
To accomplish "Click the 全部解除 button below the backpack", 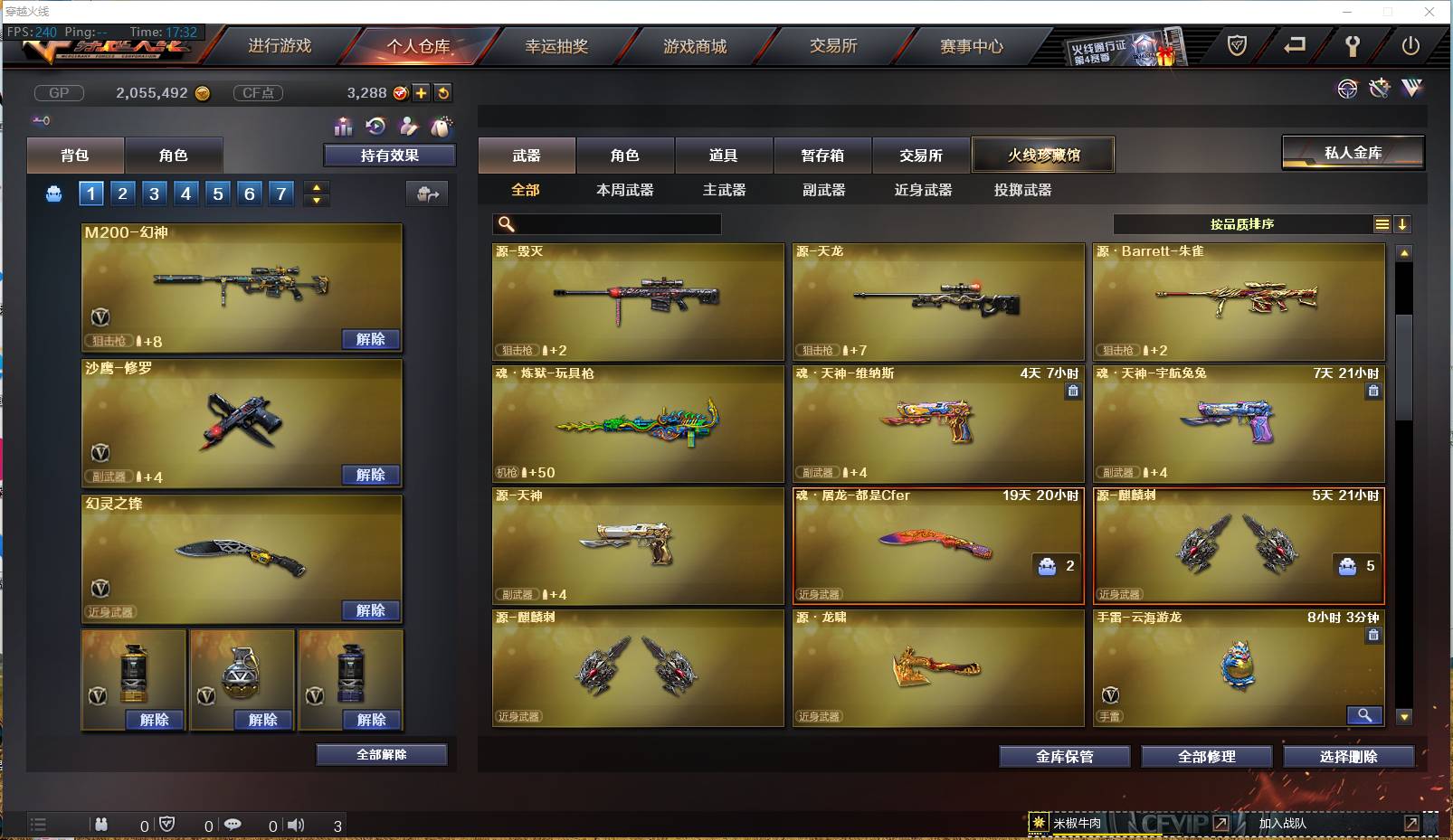I will click(x=382, y=754).
